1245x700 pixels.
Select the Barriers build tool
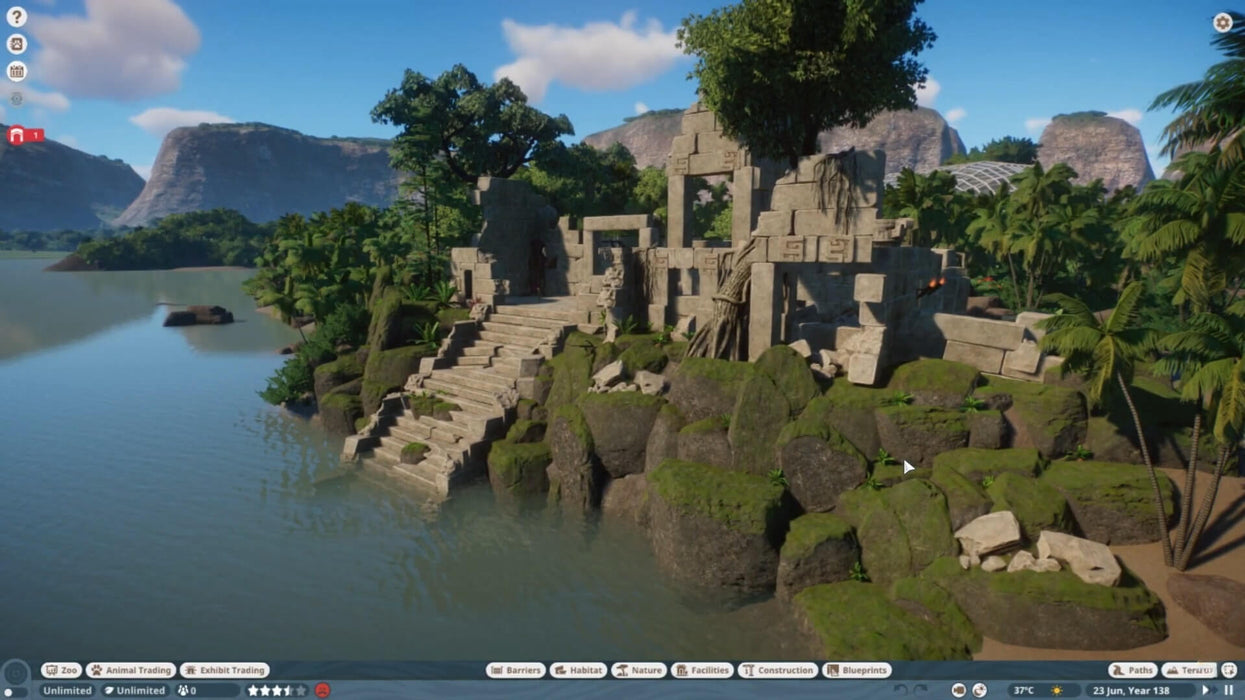516,670
